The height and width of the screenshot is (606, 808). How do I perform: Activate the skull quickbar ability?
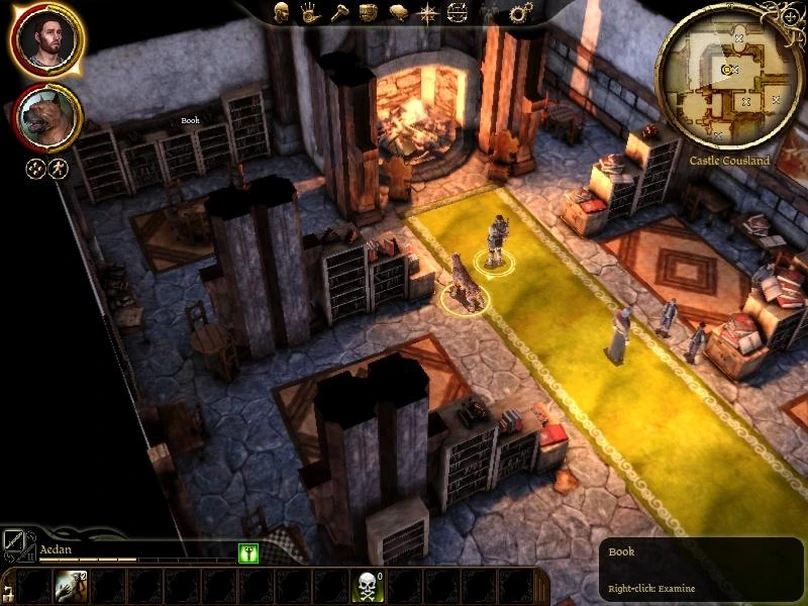(x=367, y=585)
